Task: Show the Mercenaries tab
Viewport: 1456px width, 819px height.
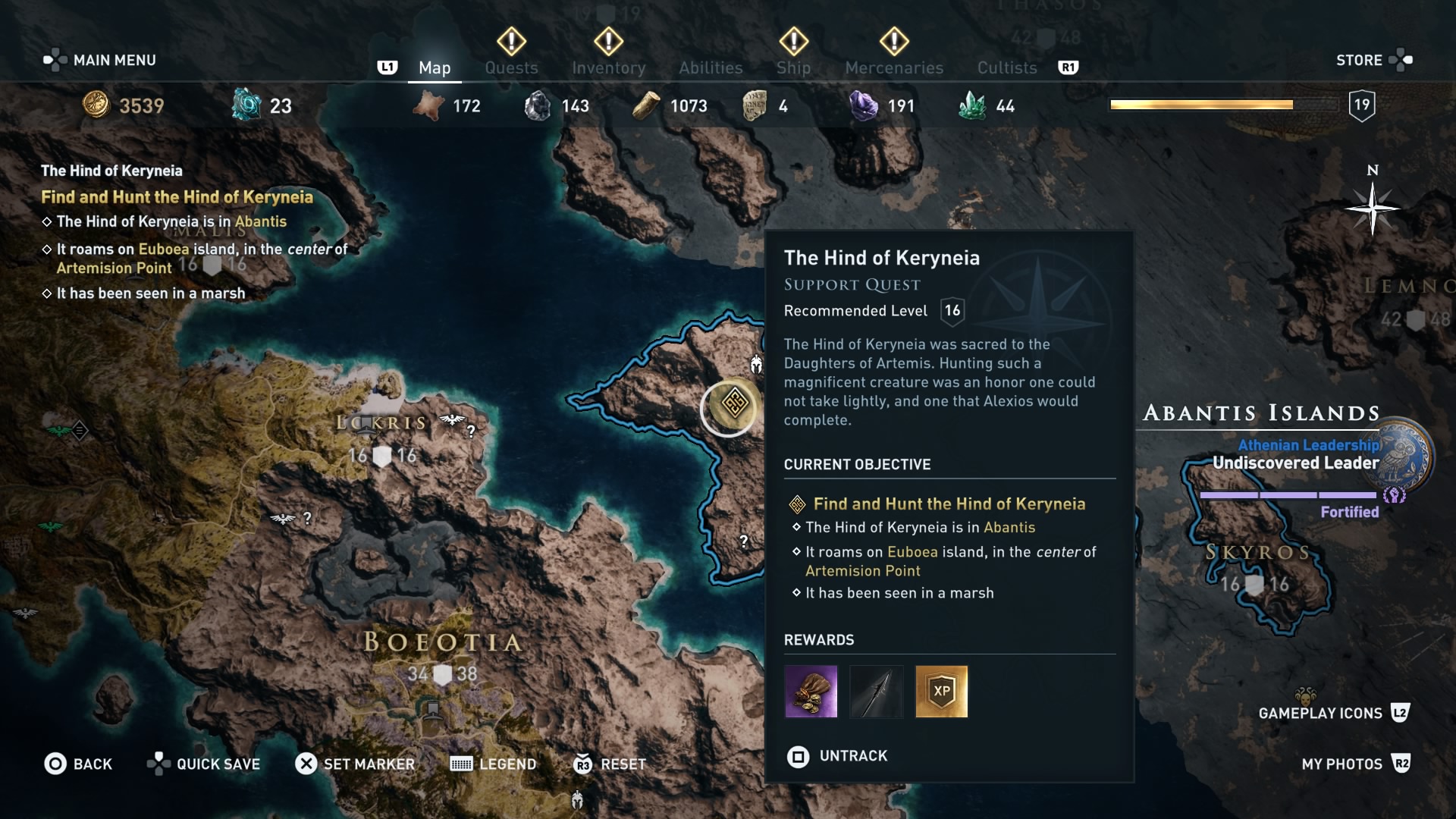Action: pos(894,67)
